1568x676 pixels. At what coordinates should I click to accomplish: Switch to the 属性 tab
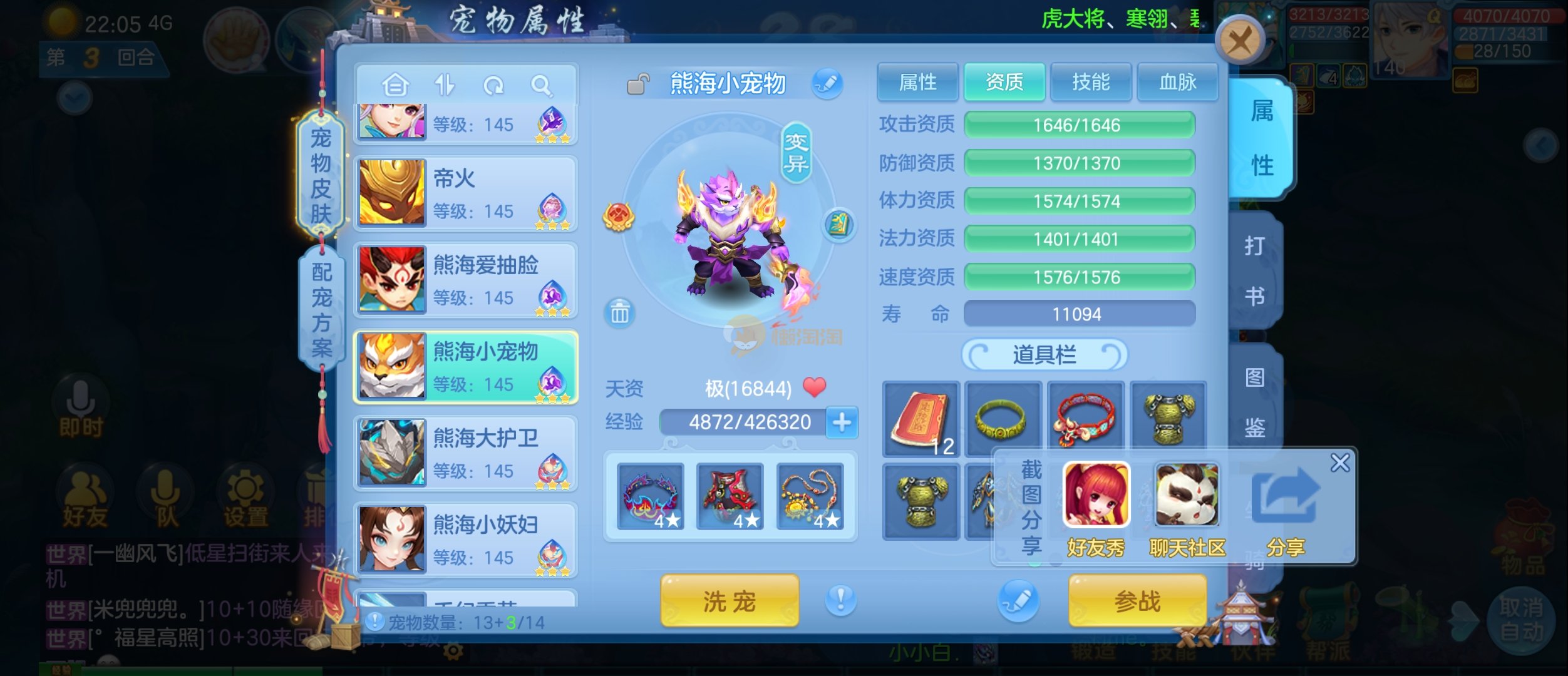click(x=917, y=82)
